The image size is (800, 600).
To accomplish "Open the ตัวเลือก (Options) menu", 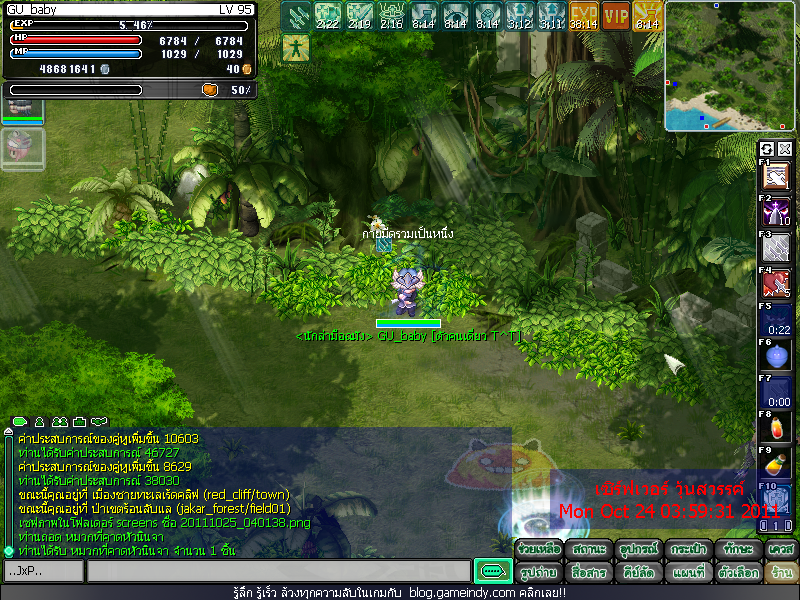I will (737, 572).
